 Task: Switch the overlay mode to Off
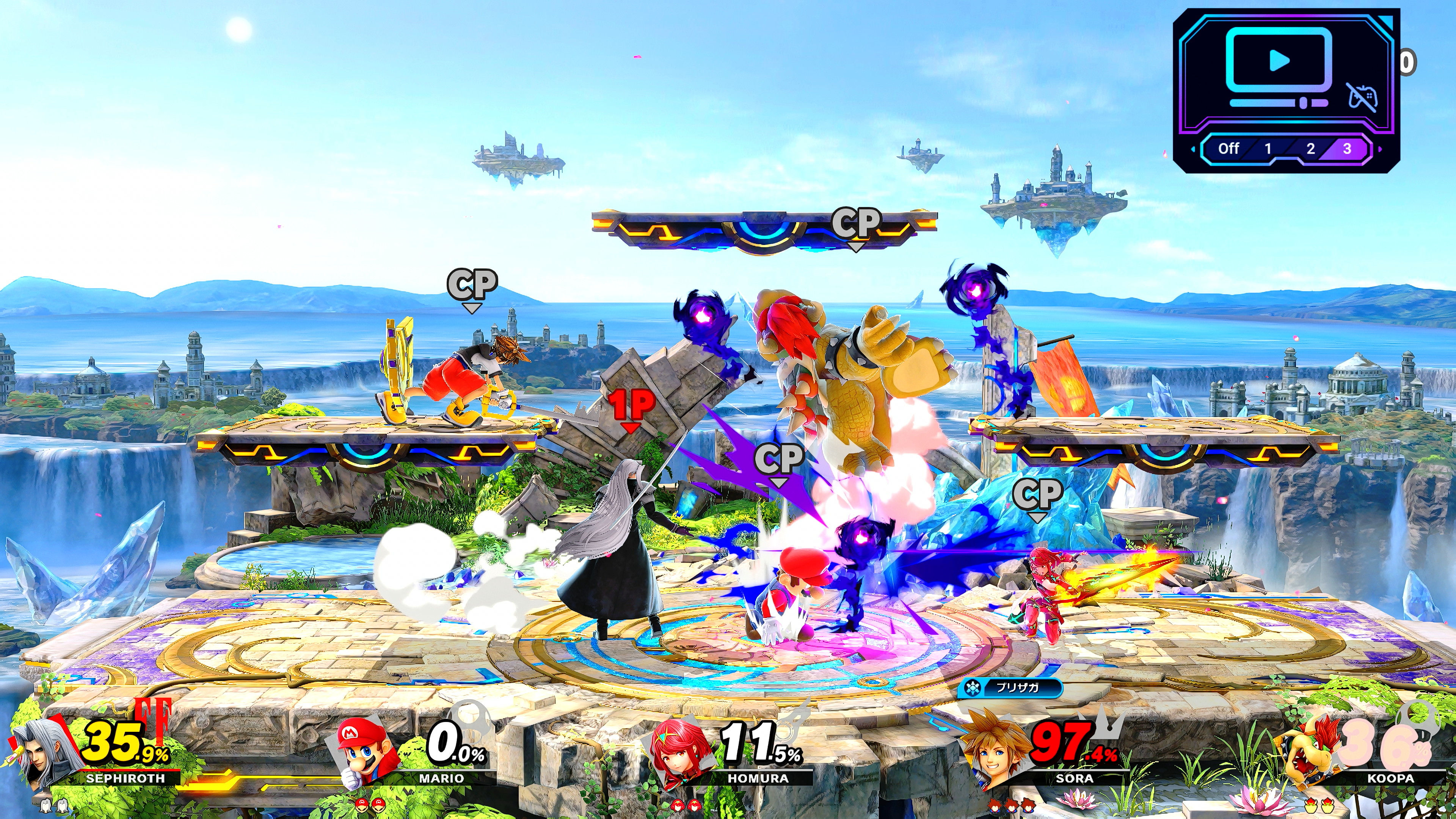click(x=1228, y=149)
